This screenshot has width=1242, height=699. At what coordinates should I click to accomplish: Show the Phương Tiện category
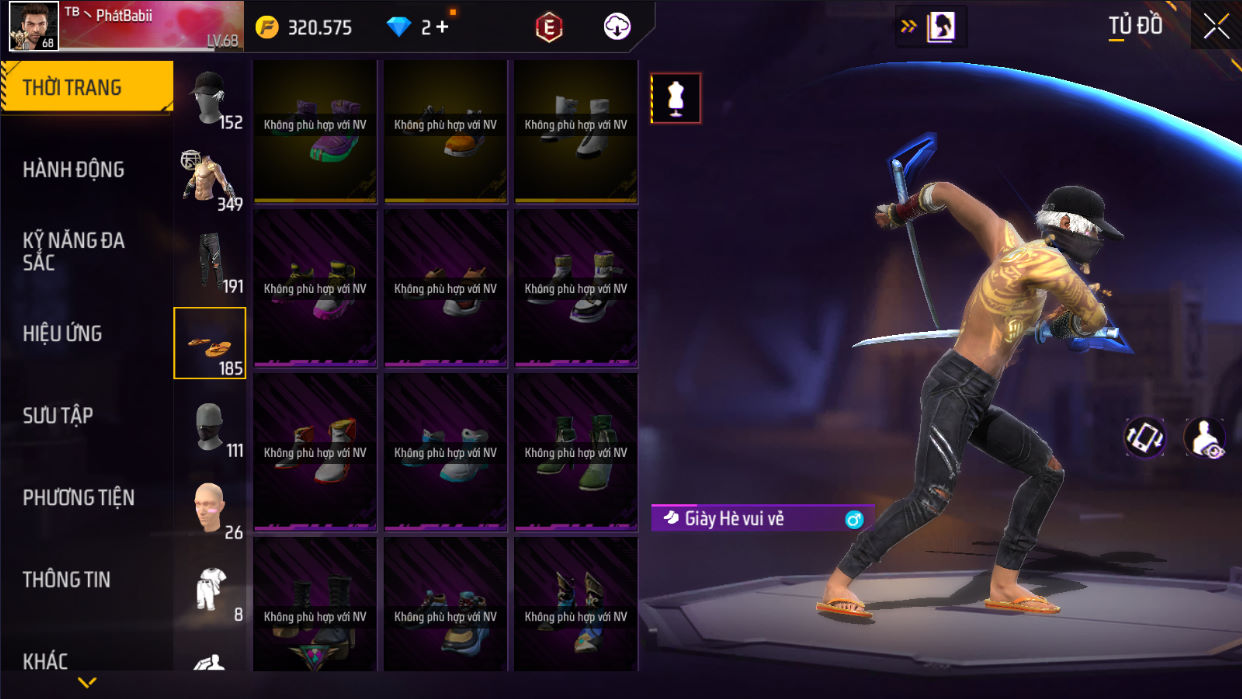tap(78, 498)
